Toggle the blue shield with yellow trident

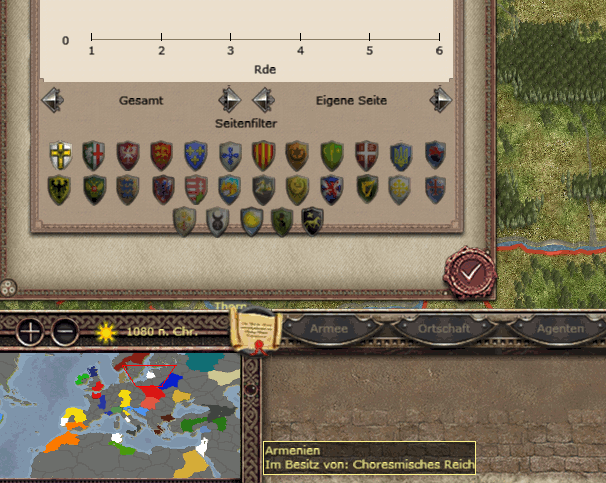[x=400, y=154]
